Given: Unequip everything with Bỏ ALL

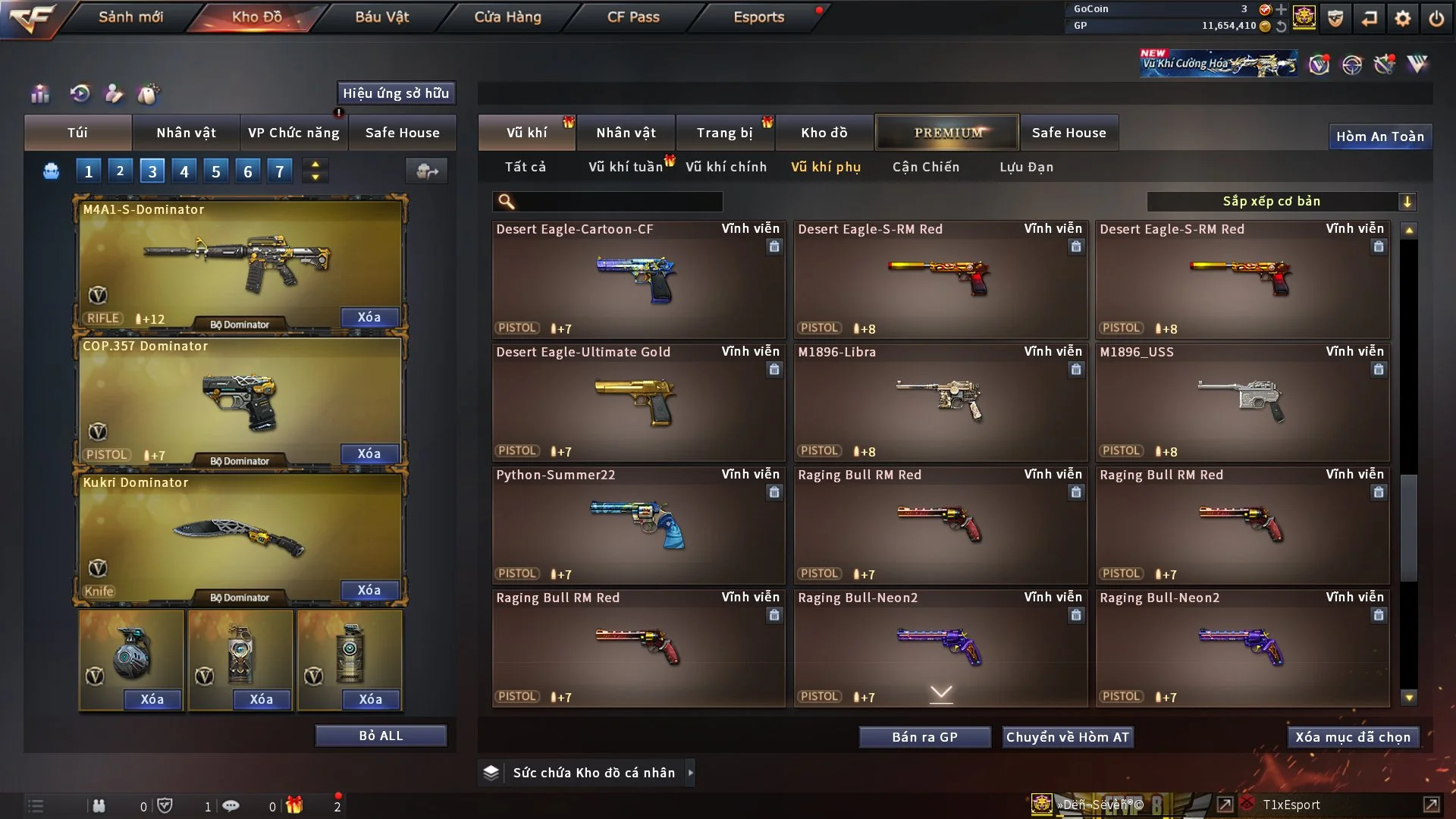Looking at the screenshot, I should tap(381, 736).
